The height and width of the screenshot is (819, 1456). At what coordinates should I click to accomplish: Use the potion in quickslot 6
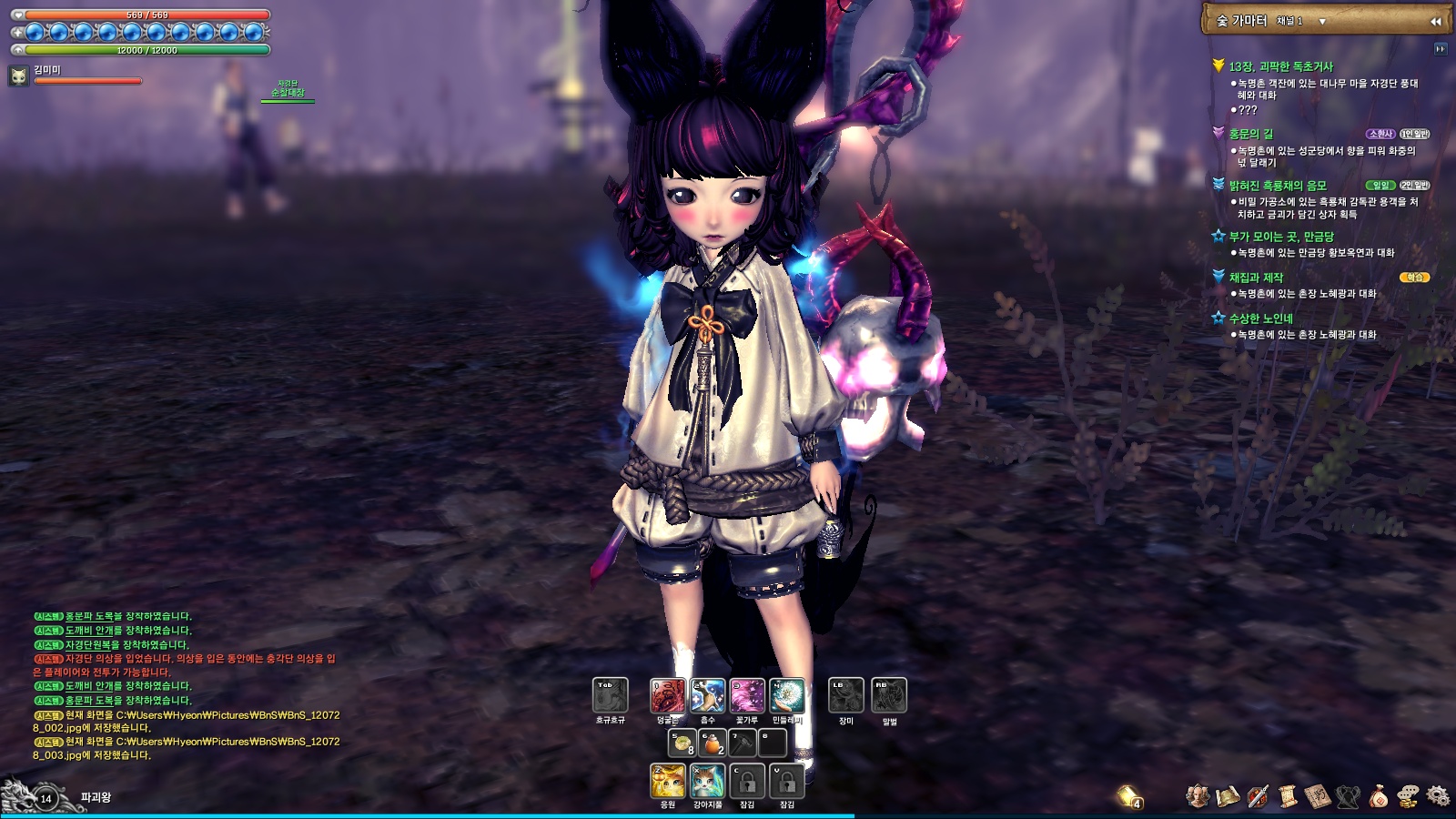[x=712, y=743]
